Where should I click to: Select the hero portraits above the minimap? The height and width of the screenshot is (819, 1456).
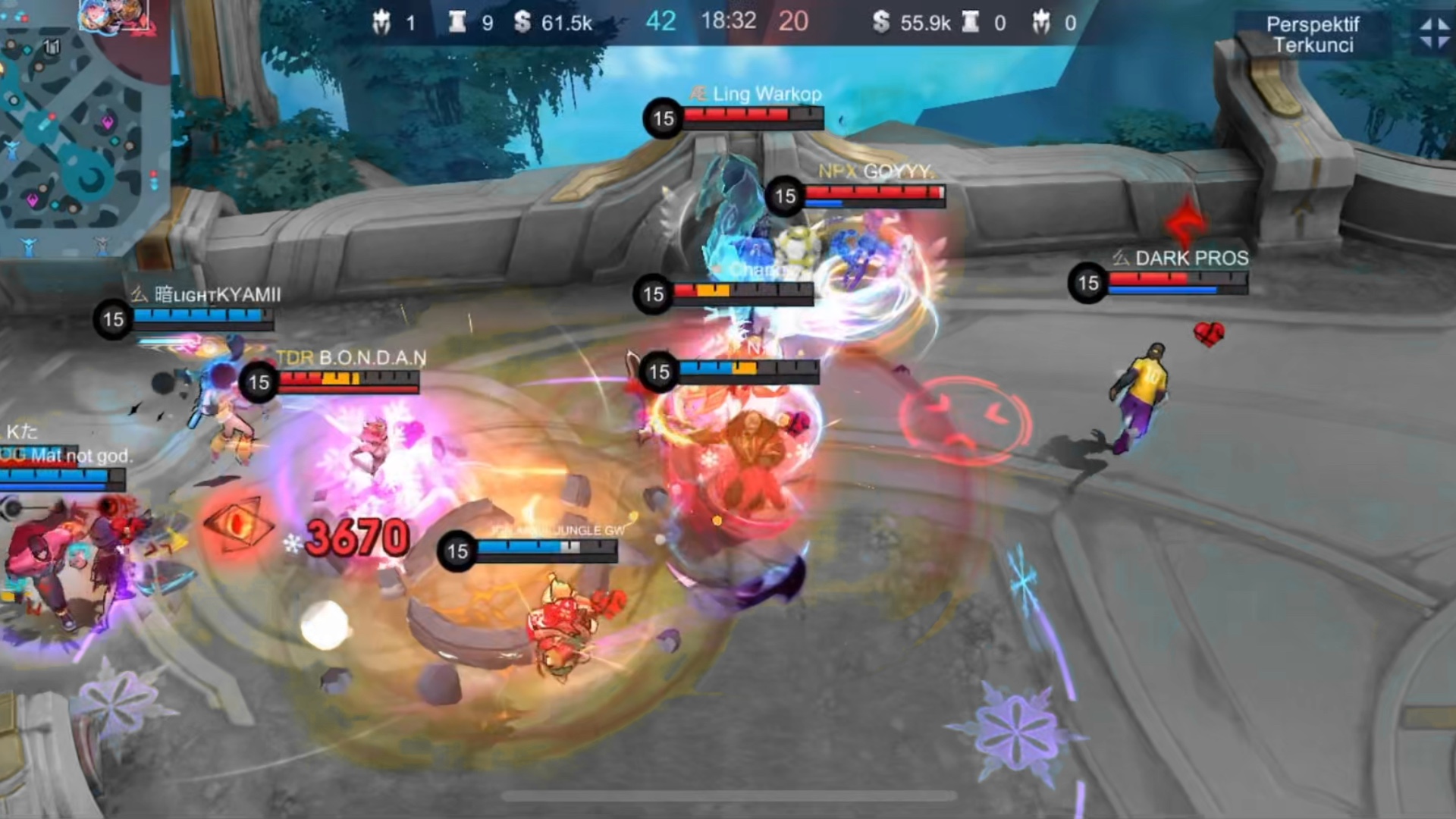[x=114, y=15]
